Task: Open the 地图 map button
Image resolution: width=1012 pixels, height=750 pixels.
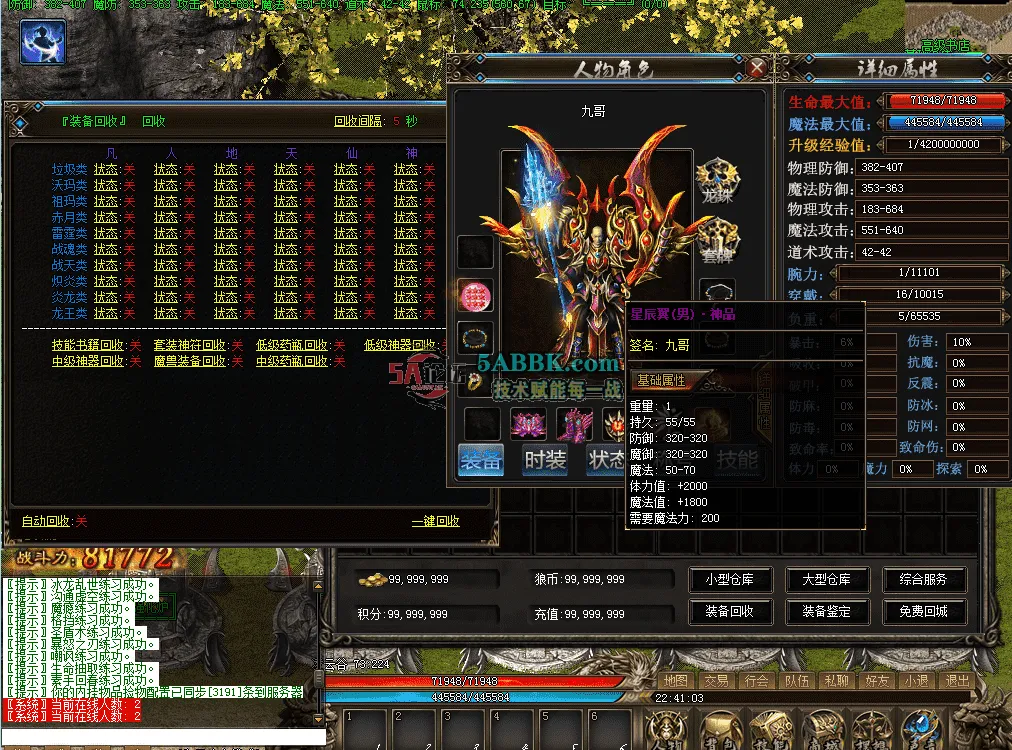Action: click(x=676, y=680)
